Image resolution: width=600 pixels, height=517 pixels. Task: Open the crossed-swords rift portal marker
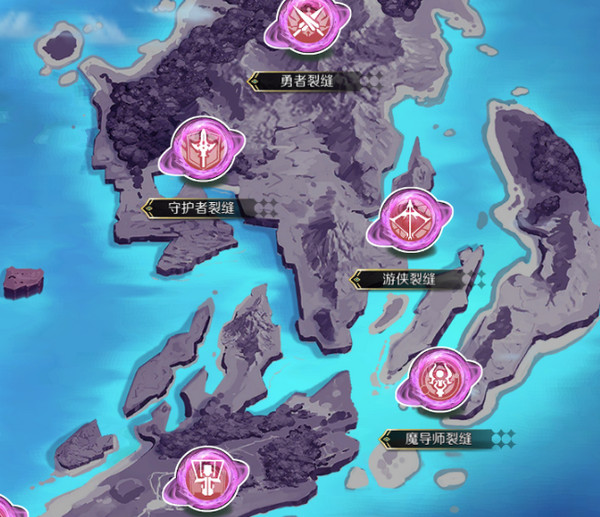(303, 23)
